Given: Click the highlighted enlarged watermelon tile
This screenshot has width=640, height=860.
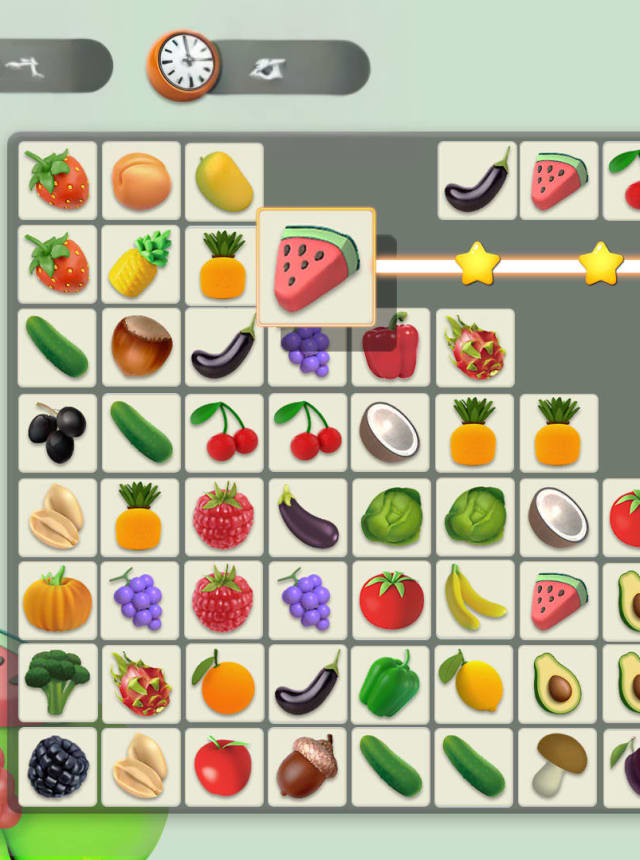Looking at the screenshot, I should click(x=316, y=267).
